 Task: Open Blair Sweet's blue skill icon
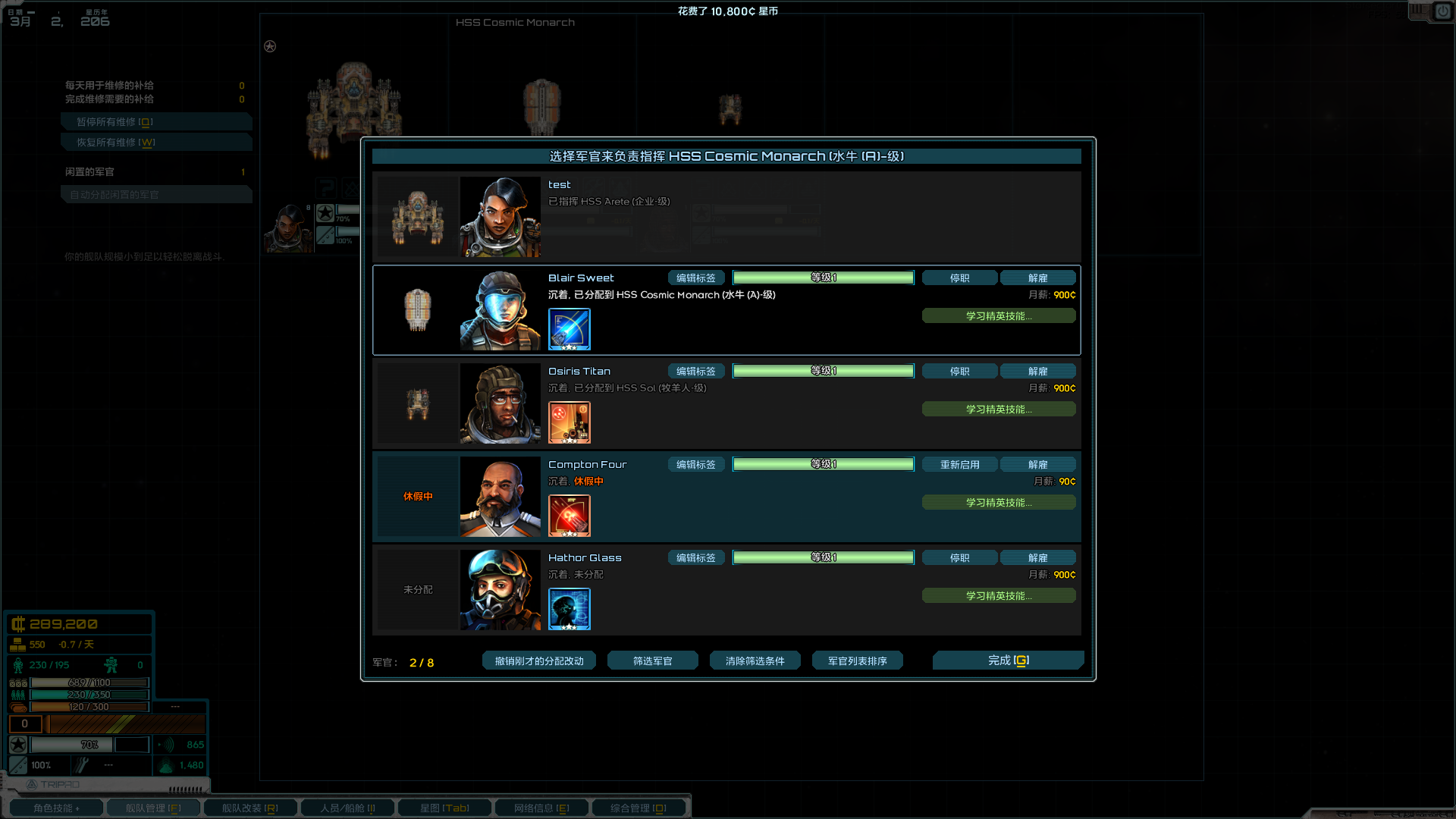570,330
